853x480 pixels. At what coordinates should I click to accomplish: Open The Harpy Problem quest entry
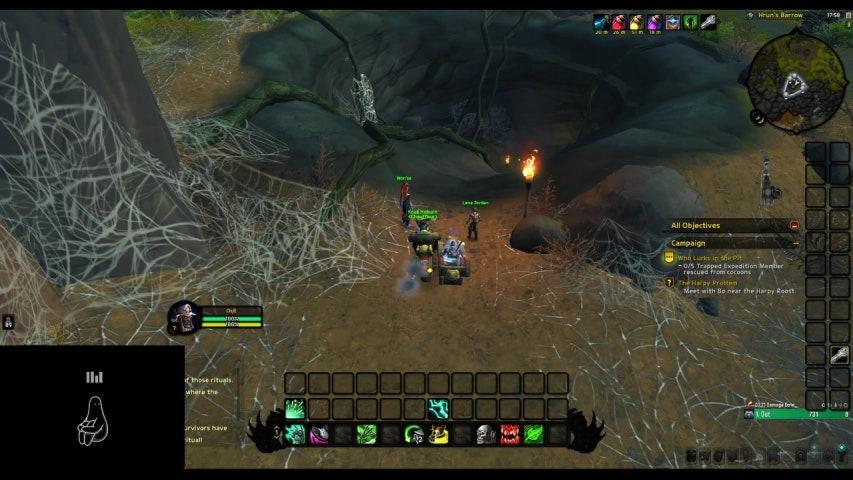pos(707,283)
